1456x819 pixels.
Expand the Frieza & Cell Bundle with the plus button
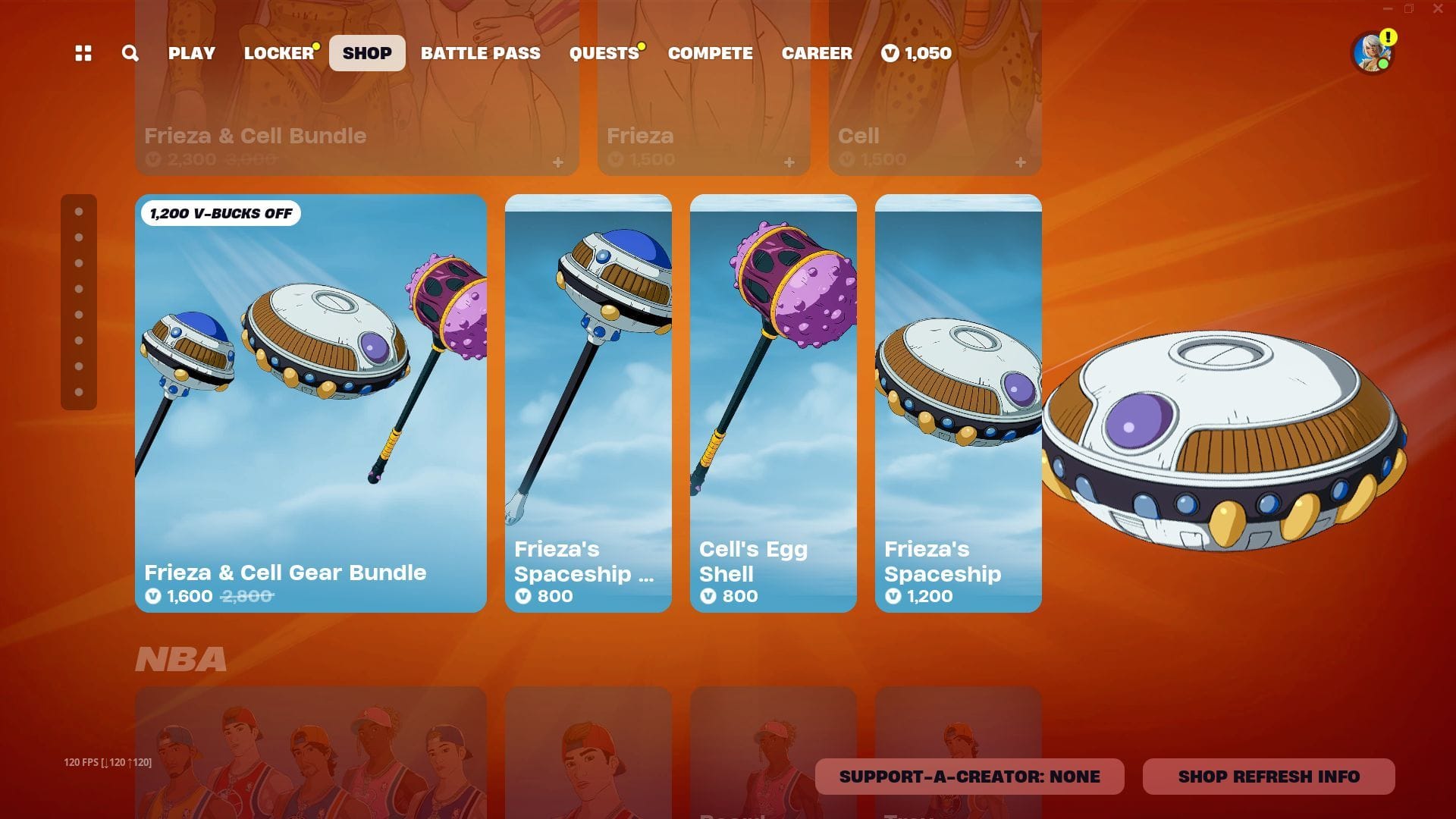coord(559,162)
